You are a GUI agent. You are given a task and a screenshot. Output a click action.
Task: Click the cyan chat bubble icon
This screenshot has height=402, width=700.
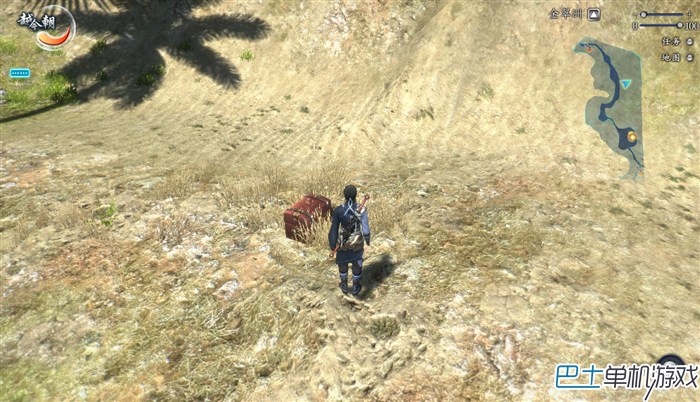click(x=19, y=73)
